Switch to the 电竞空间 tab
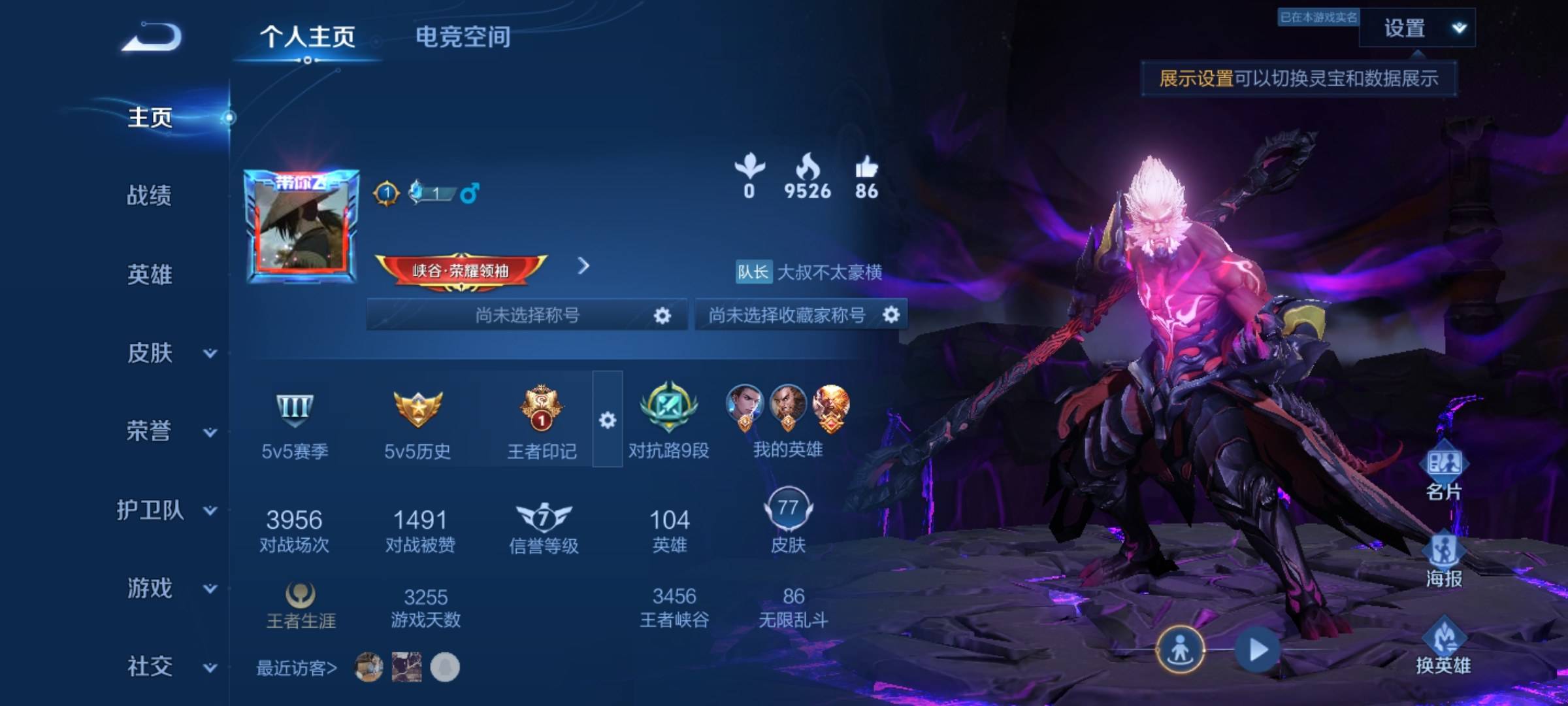This screenshot has height=706, width=1568. pyautogui.click(x=463, y=37)
